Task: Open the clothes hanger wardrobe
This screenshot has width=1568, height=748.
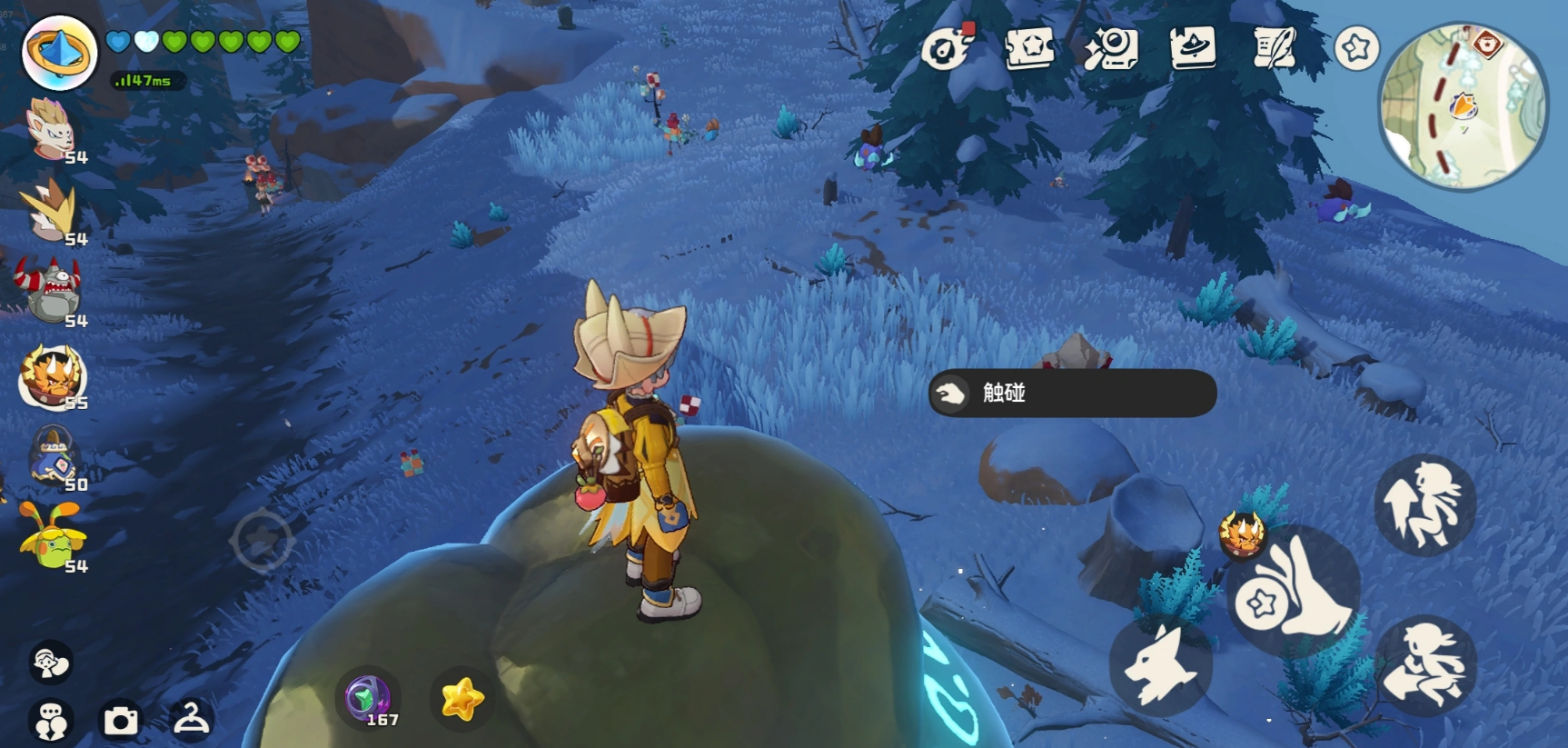Action: [192, 719]
